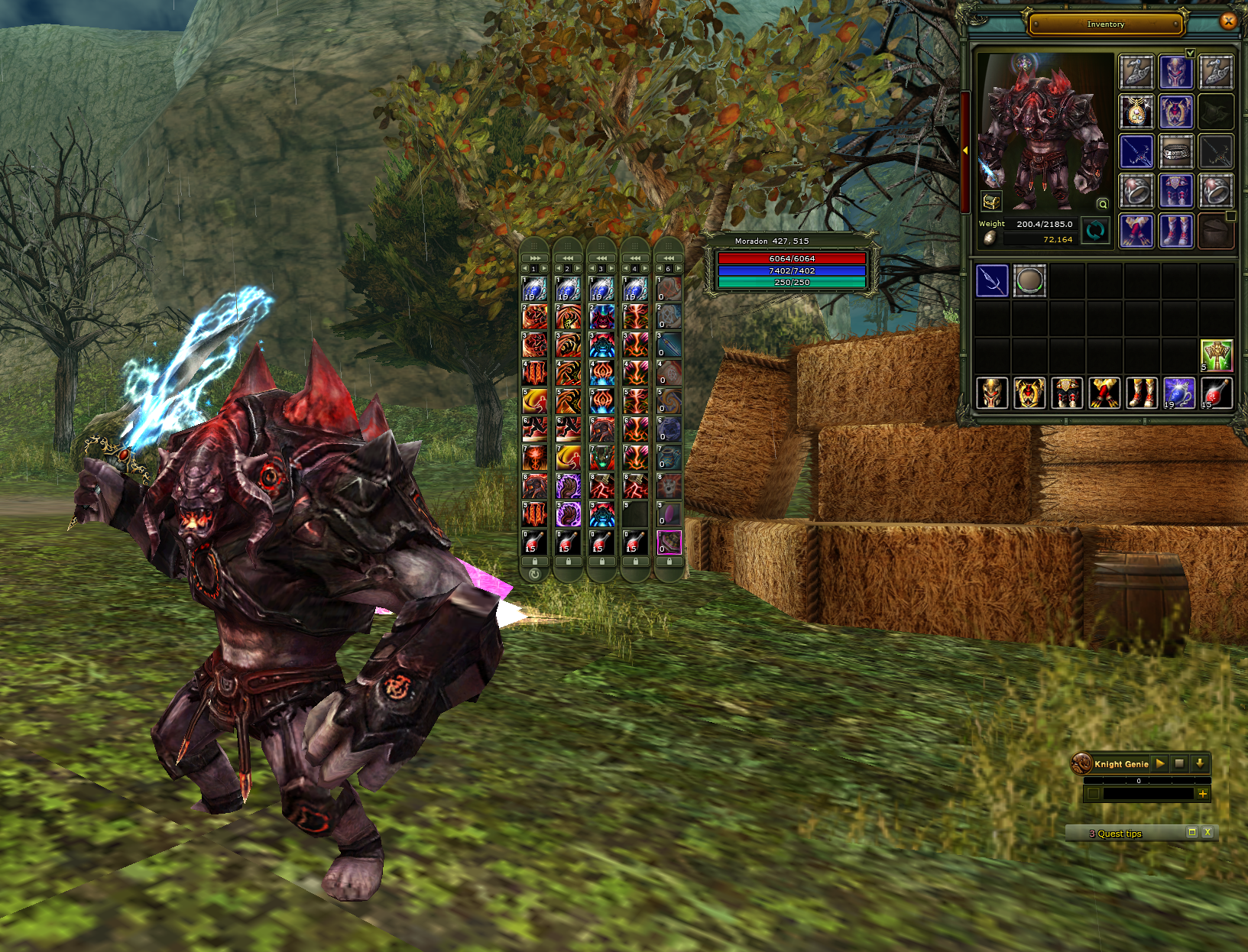
Task: Select the green hammer item with count 5
Action: pos(1216,355)
